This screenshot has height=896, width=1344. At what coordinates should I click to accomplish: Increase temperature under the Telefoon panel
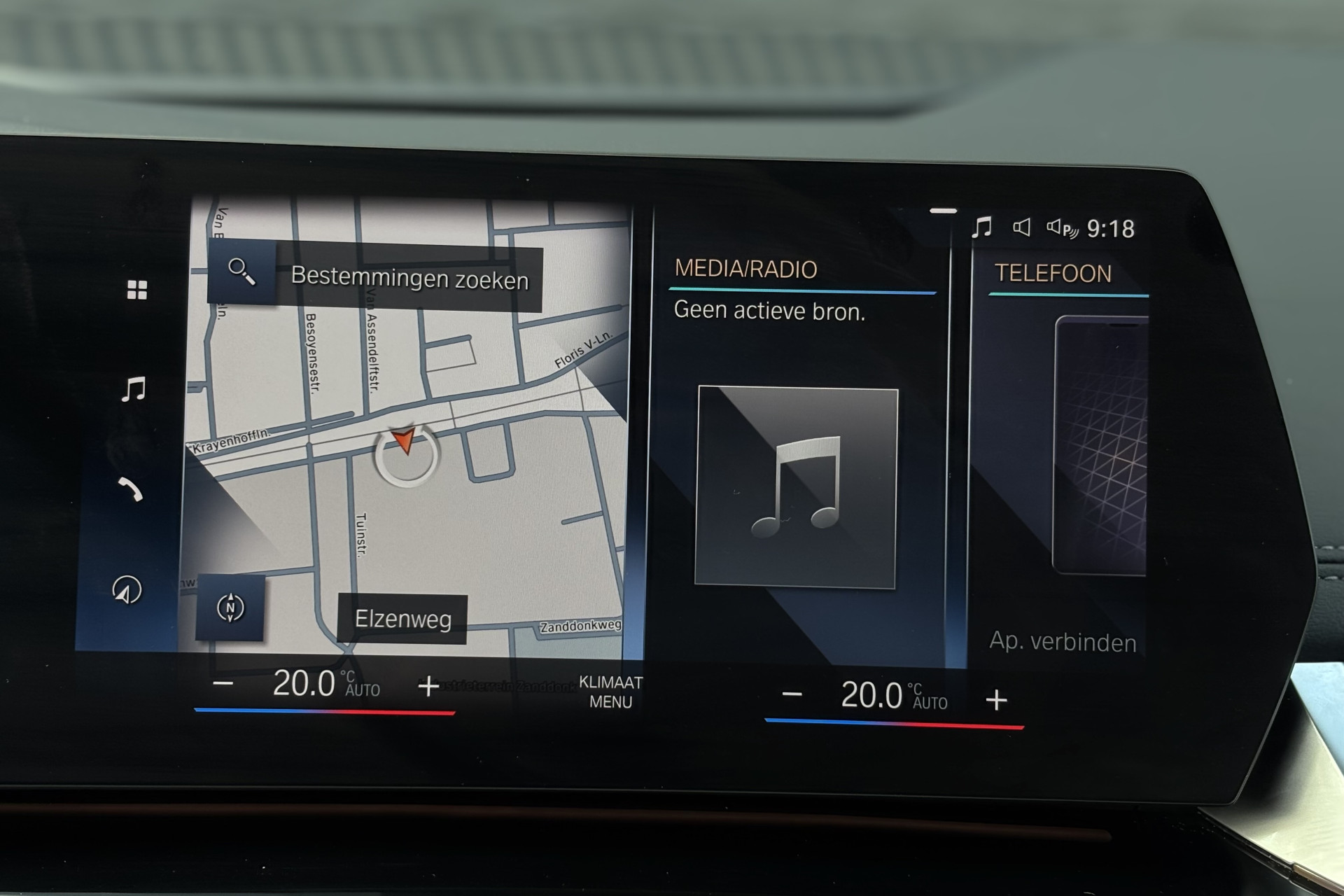pos(996,699)
